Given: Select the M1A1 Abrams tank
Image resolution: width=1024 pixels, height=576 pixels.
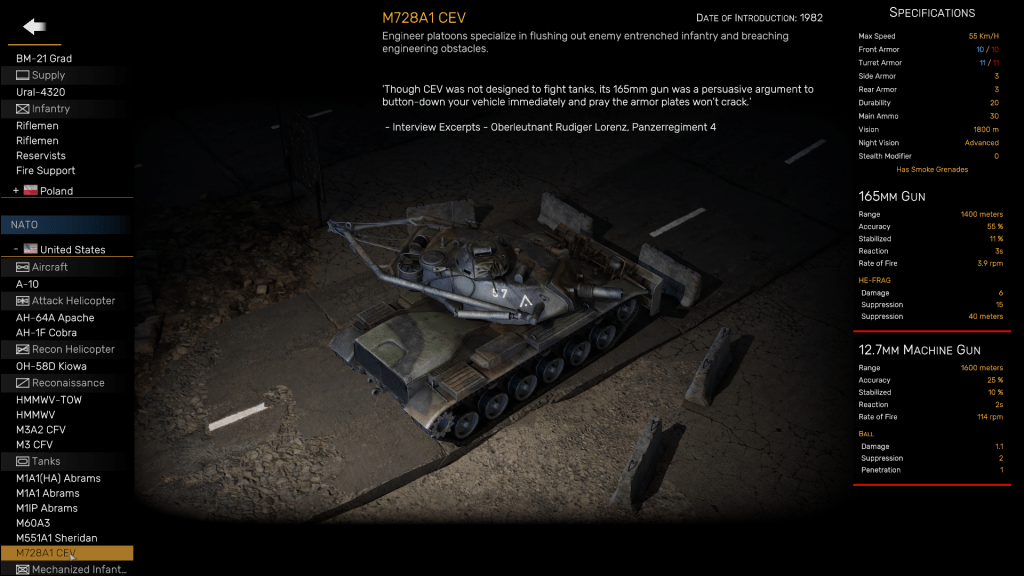Looking at the screenshot, I should click(x=48, y=494).
